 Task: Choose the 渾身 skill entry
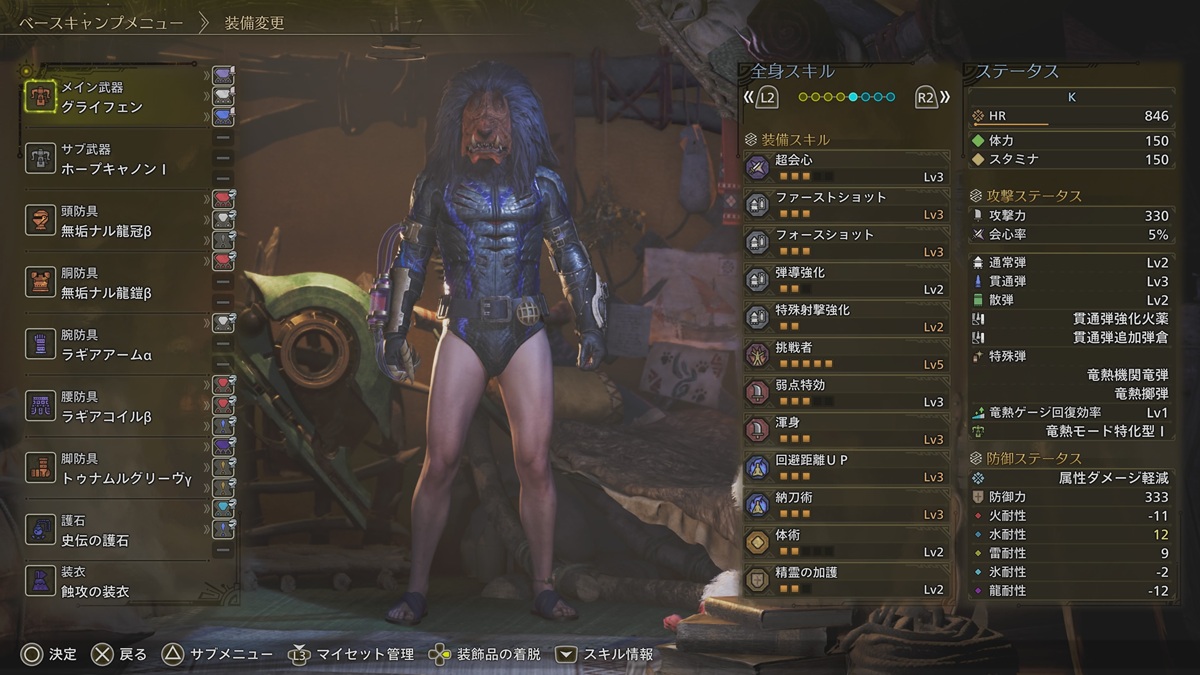pyautogui.click(x=846, y=431)
